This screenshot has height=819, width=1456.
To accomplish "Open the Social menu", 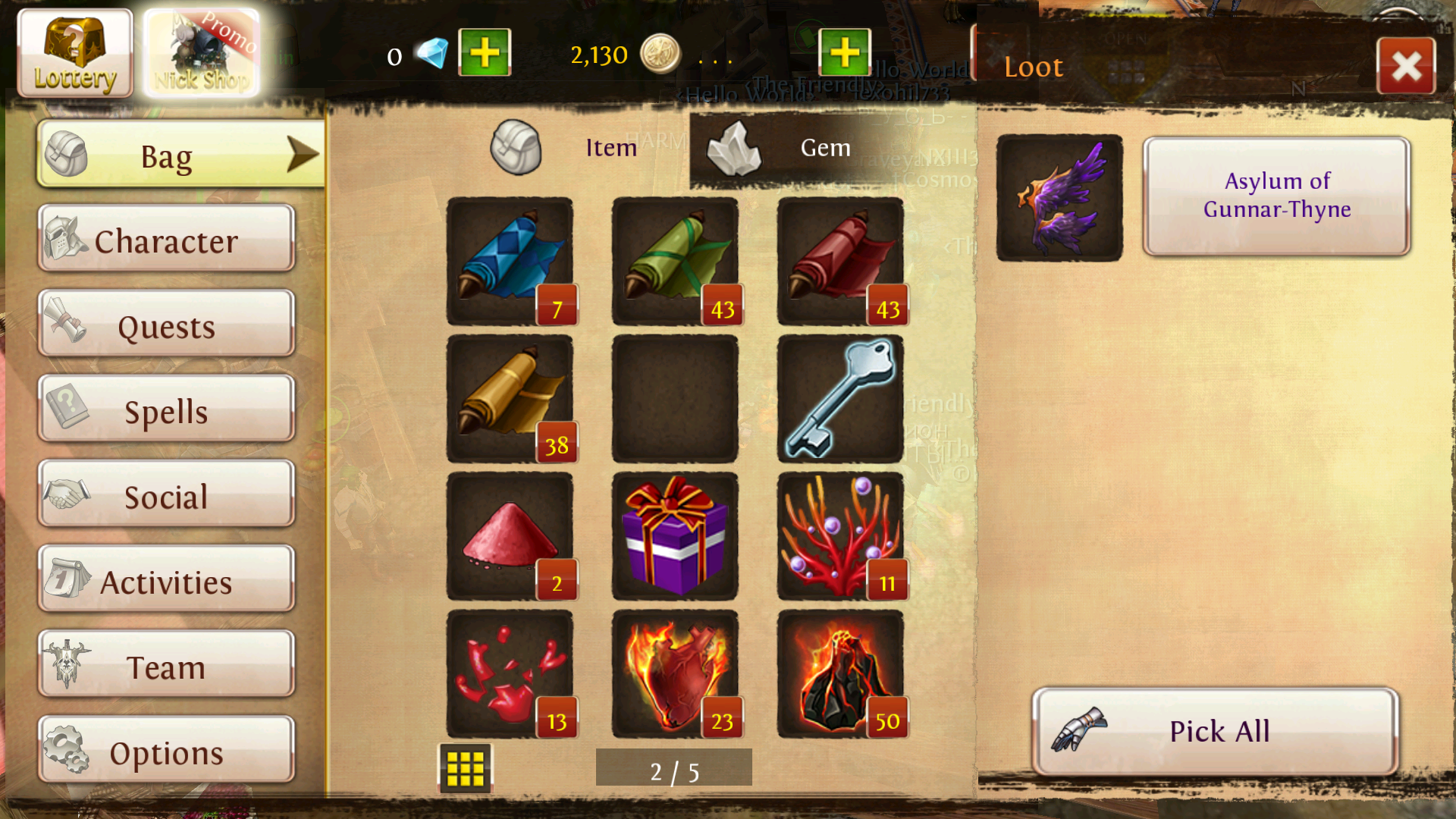I will tap(166, 495).
